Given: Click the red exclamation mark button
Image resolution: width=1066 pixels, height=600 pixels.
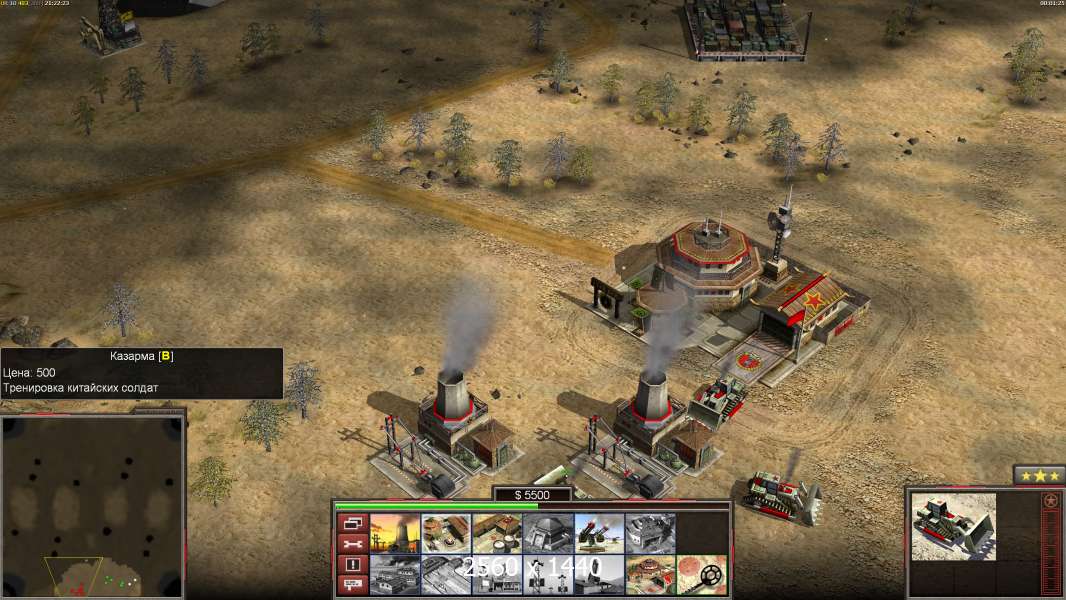Looking at the screenshot, I should coord(351,563).
